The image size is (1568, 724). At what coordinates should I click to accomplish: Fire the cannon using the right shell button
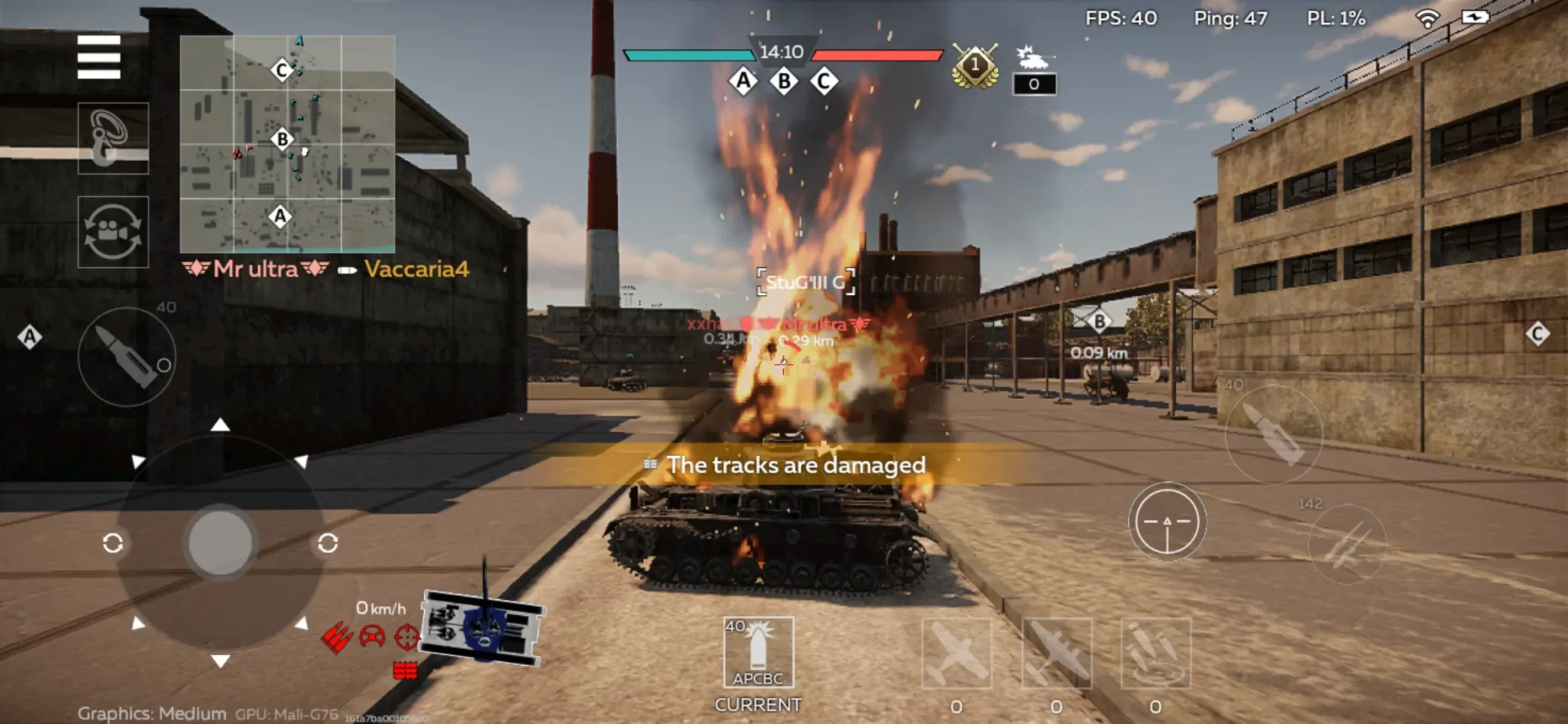pos(1273,434)
